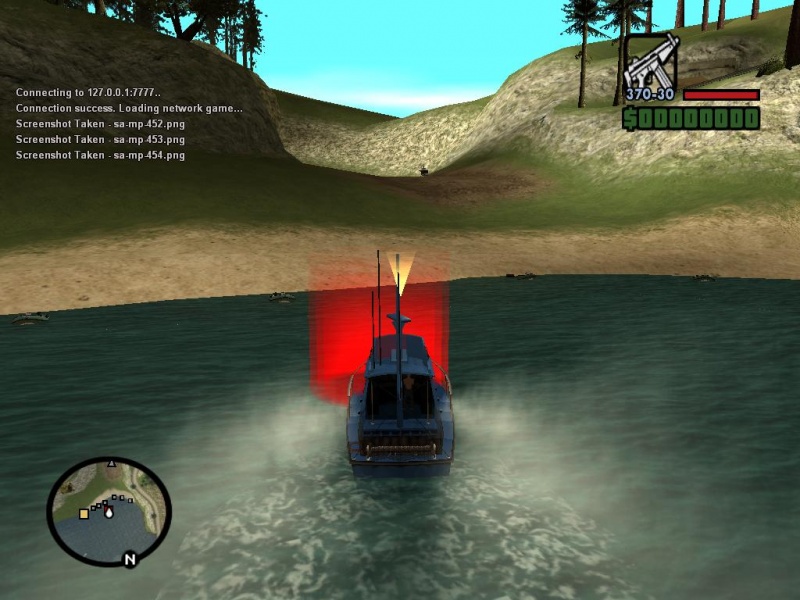Select the yellow square marker on the radar
800x600 pixels.
(x=84, y=513)
